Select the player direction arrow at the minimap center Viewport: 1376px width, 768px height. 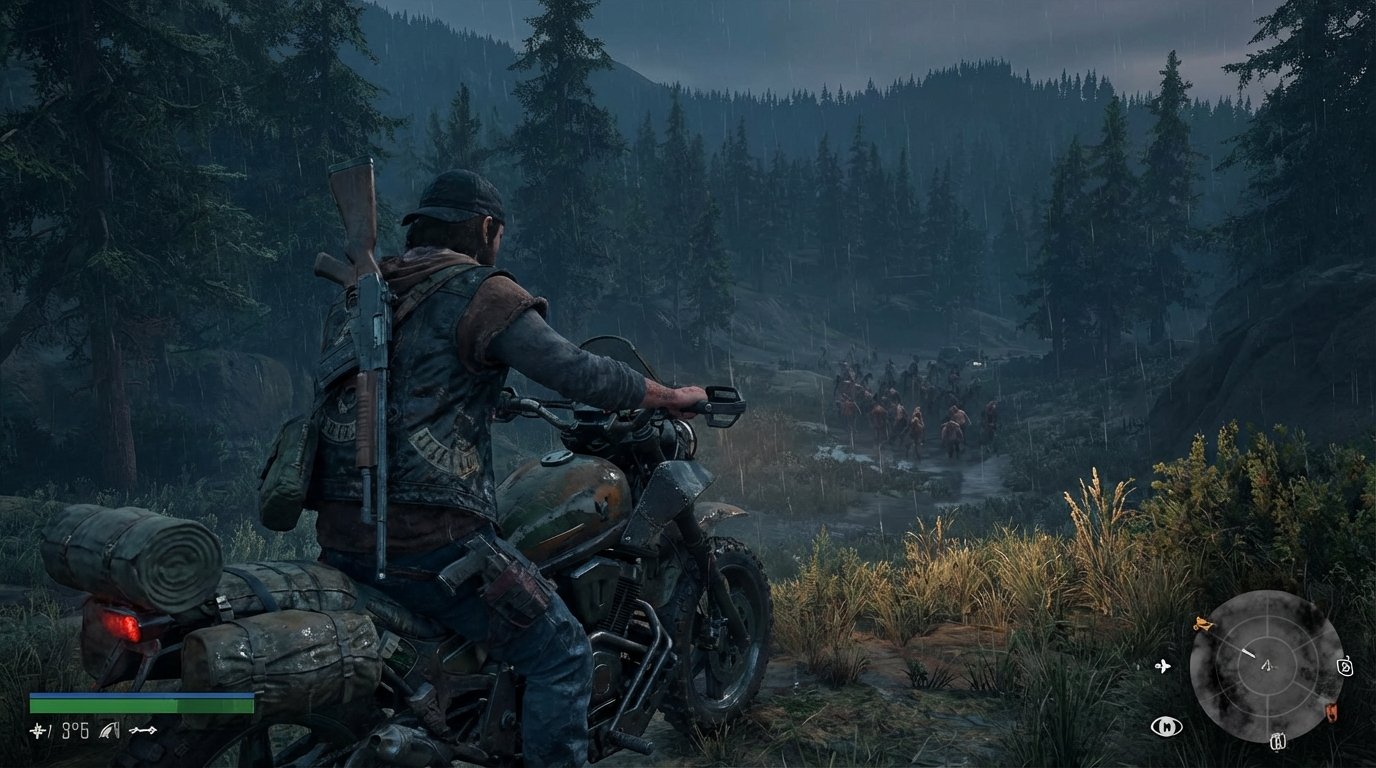(1267, 667)
